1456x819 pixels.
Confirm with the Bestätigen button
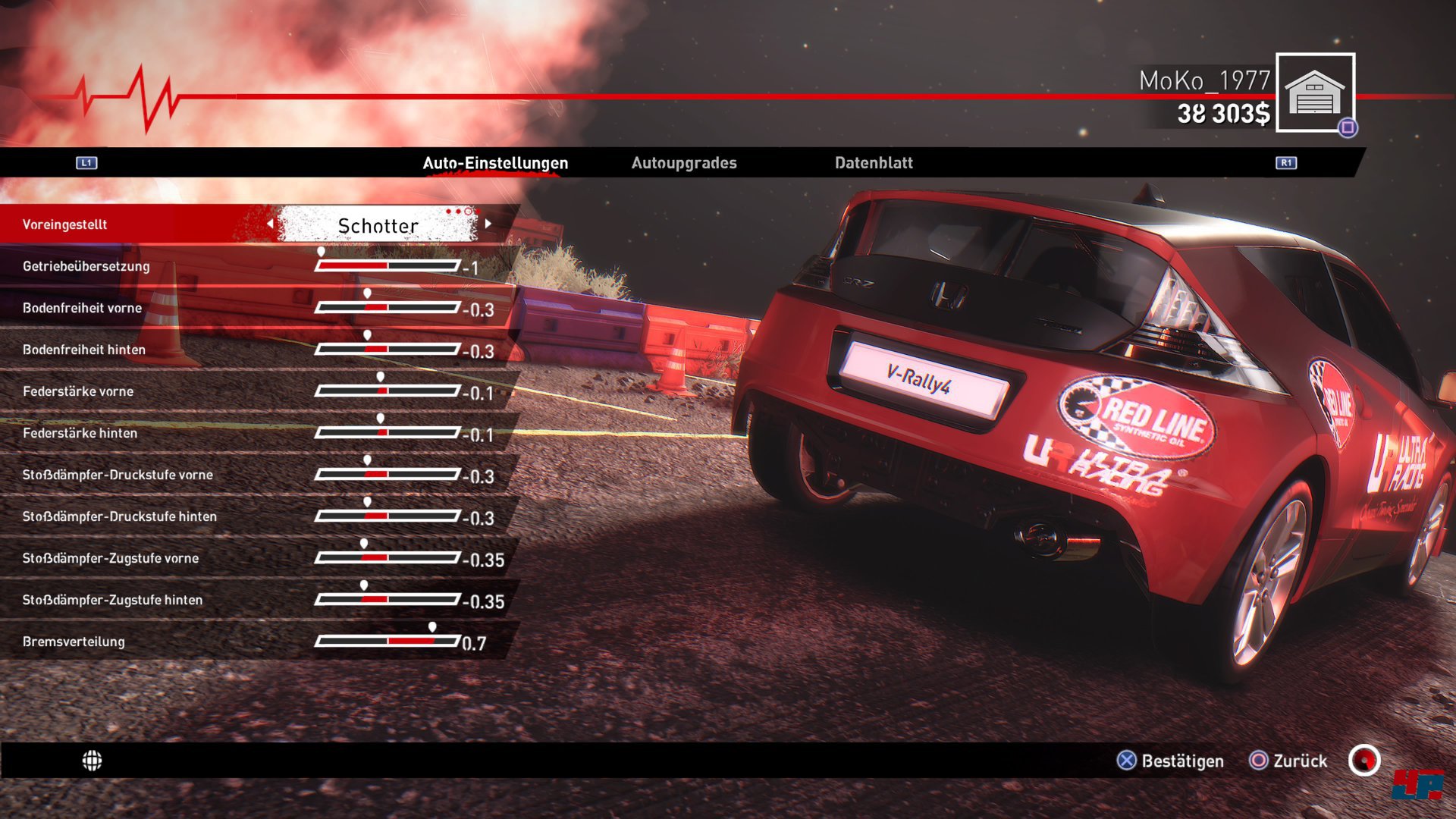pyautogui.click(x=1170, y=761)
